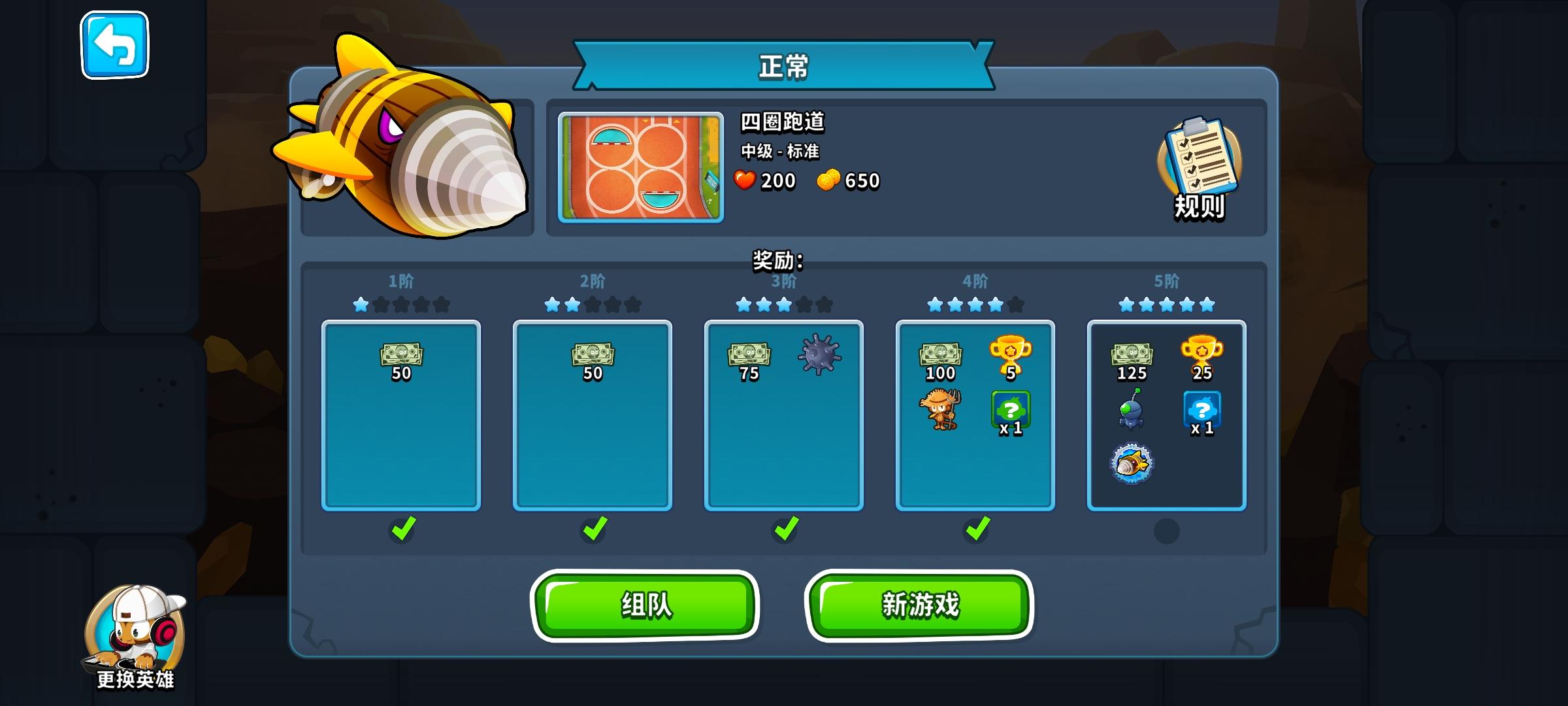Toggle the green checkmark under tier 1
The width and height of the screenshot is (1568, 706).
click(404, 530)
